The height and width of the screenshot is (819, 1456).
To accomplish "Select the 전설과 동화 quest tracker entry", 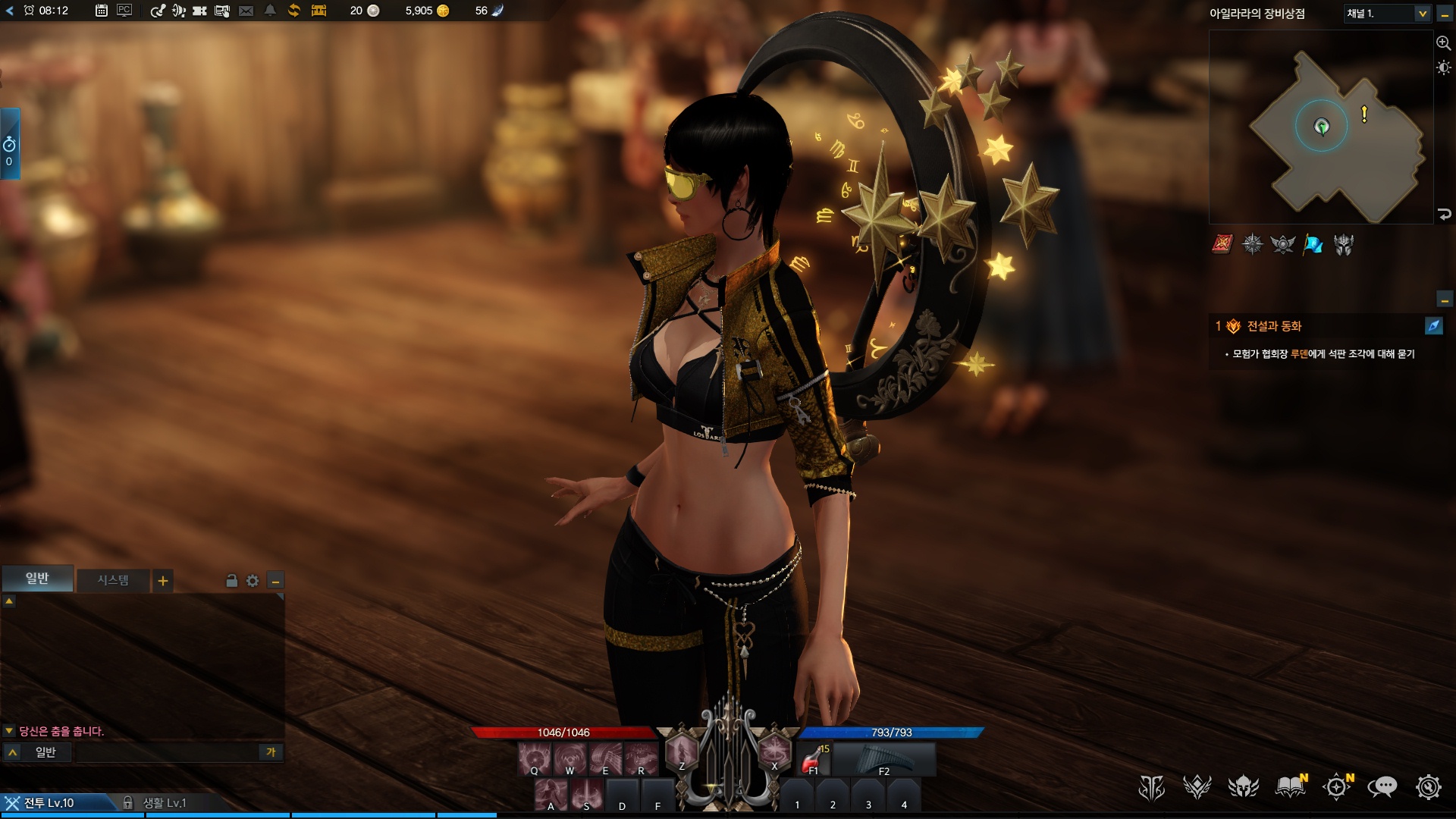I will click(x=1274, y=326).
